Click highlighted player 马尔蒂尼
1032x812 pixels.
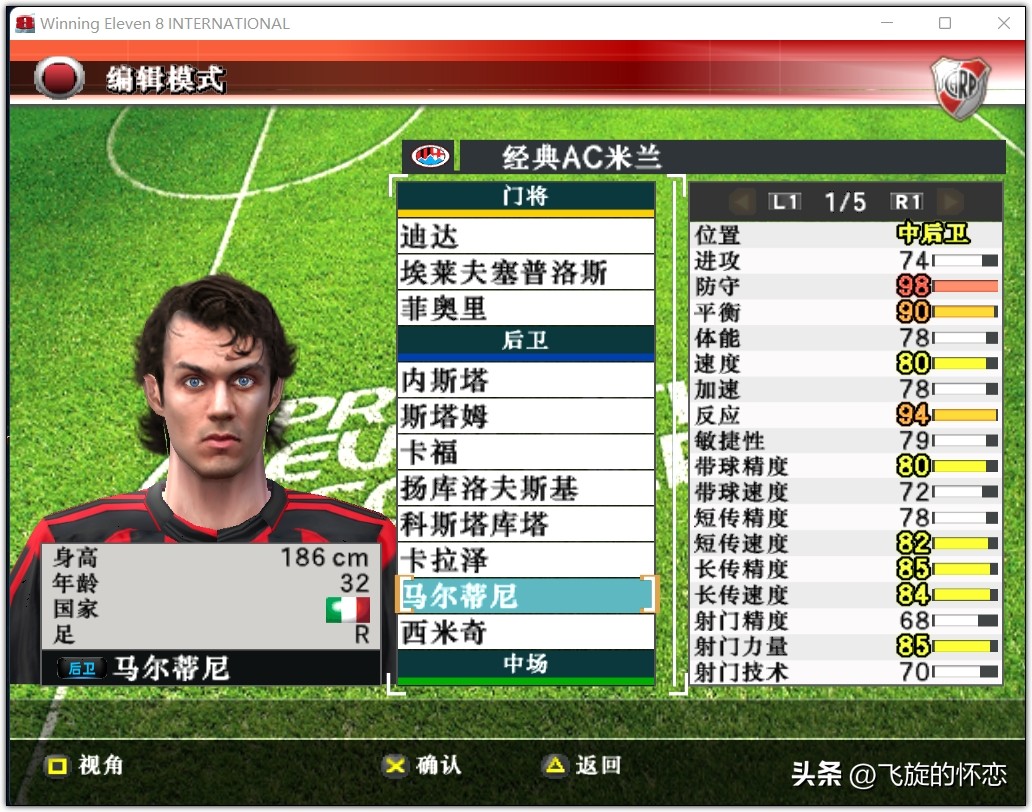click(525, 596)
